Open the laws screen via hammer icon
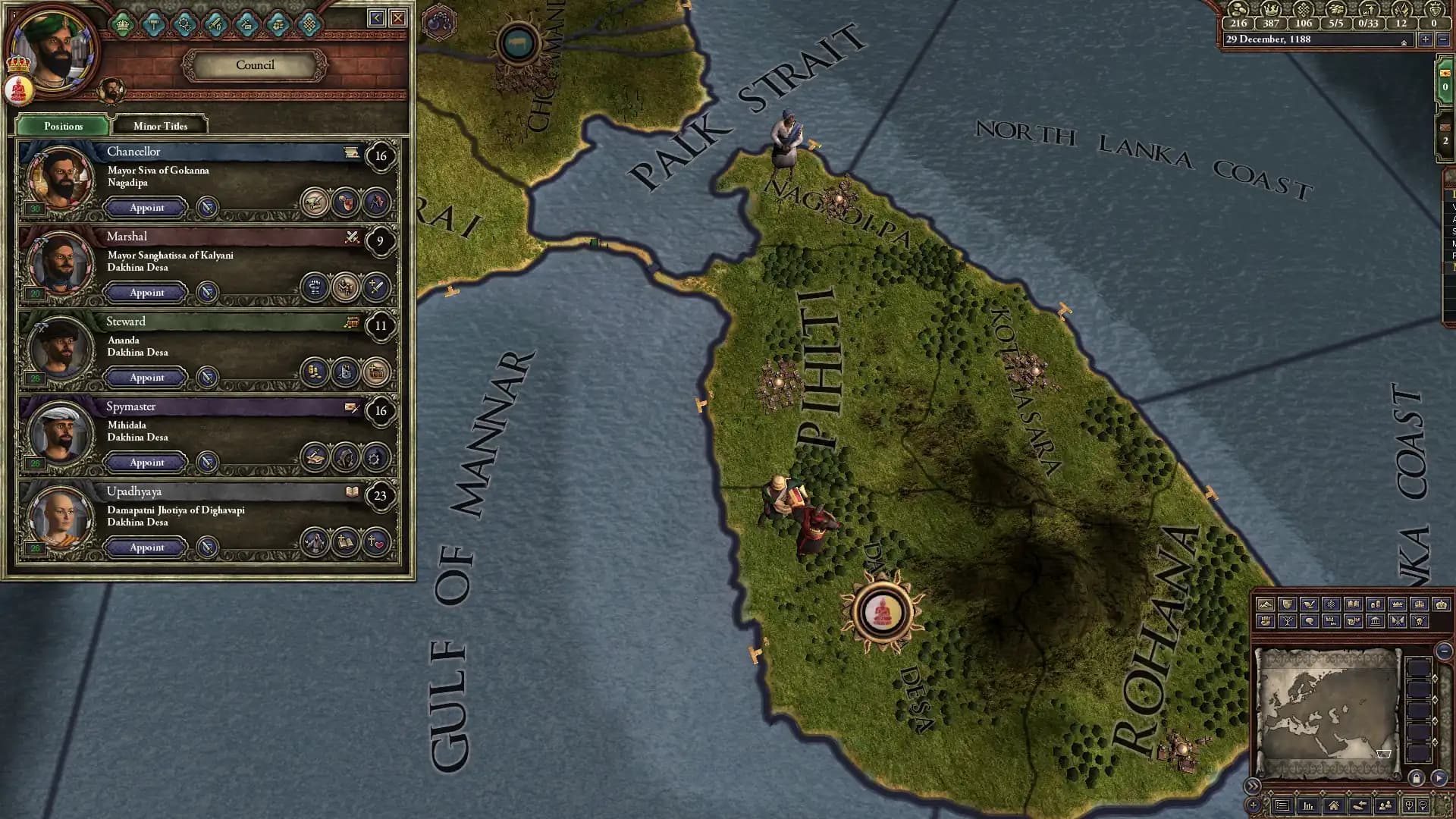The height and width of the screenshot is (819, 1456). point(153,24)
